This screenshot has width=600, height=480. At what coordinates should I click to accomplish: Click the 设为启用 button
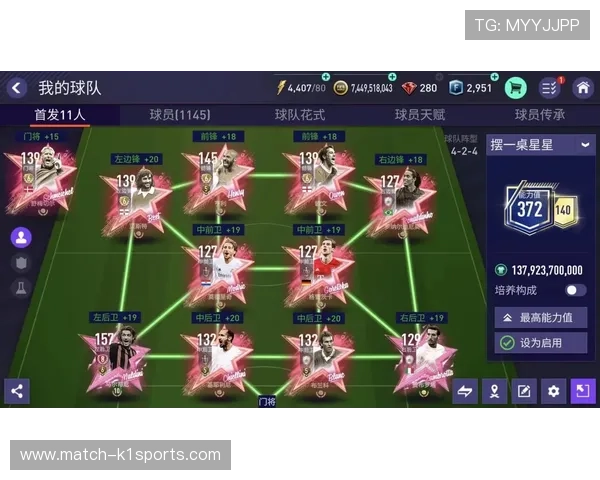click(x=541, y=342)
